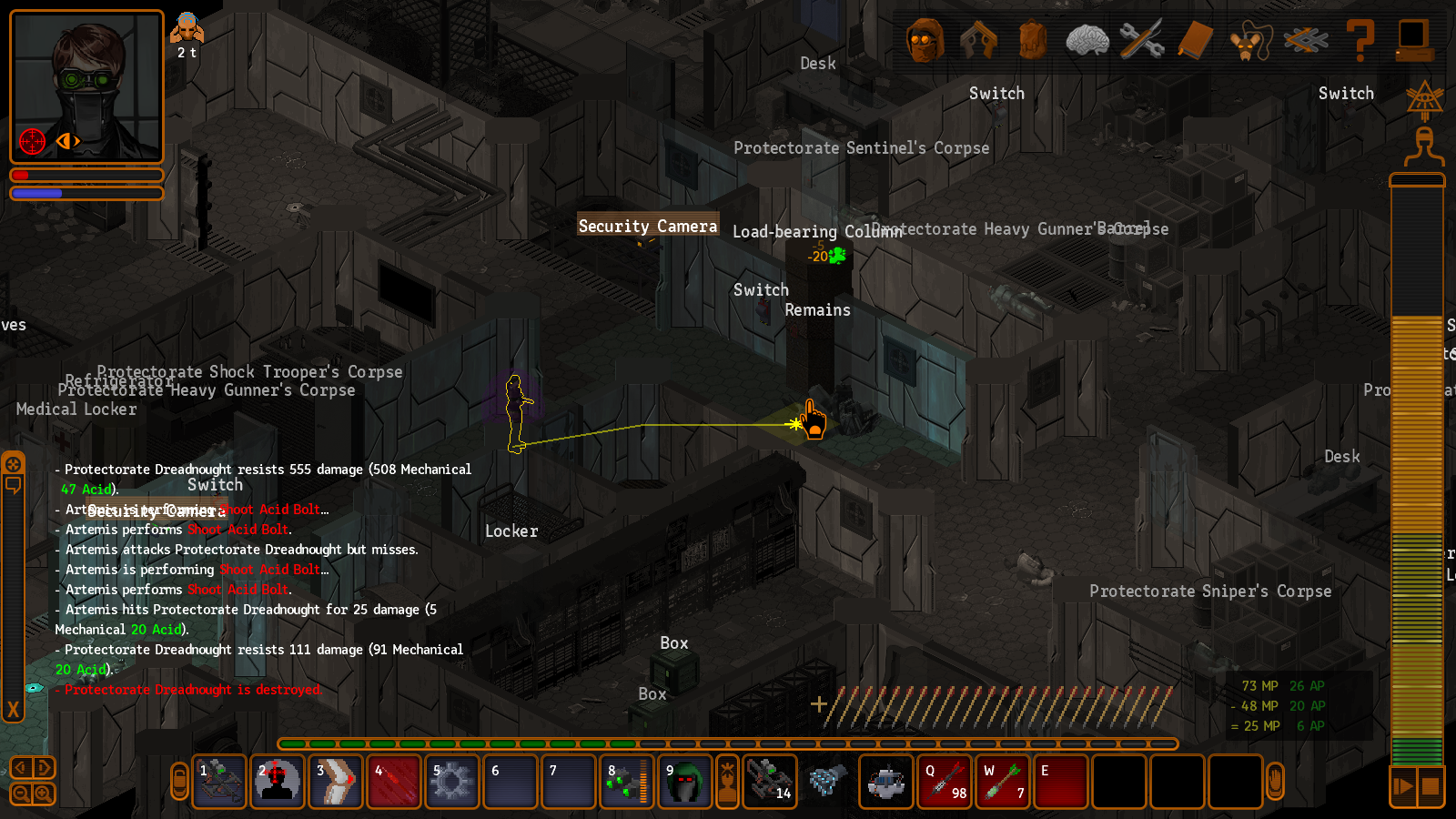Select the red-fletched bolts with 98 count
Screen dimensions: 1456x819
(x=945, y=782)
